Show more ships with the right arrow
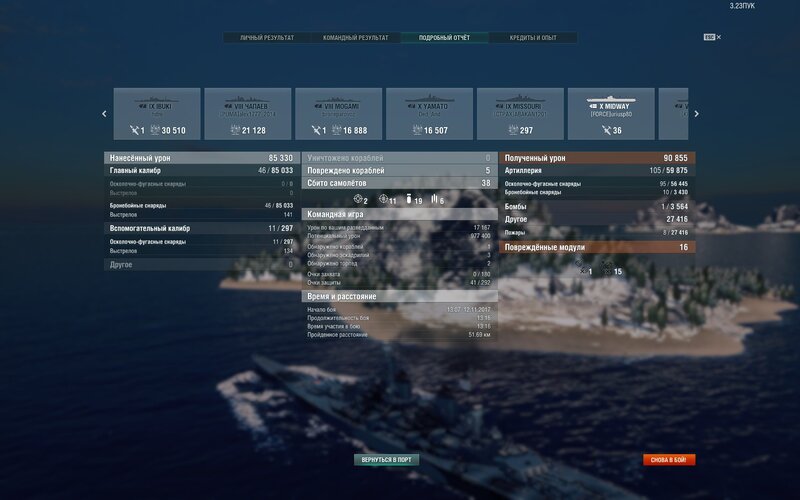Image resolution: width=800 pixels, height=500 pixels. click(696, 114)
